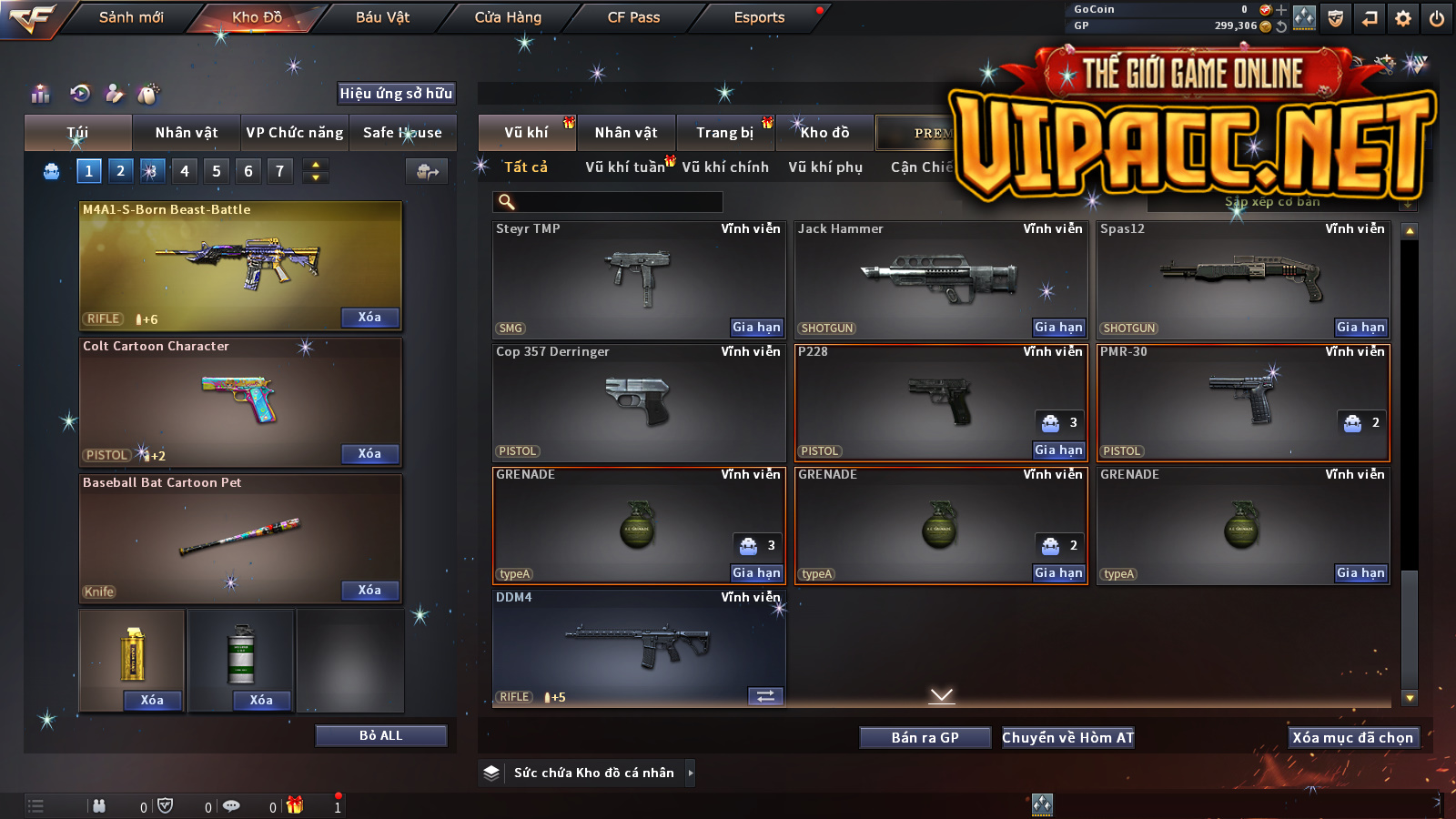The image size is (1456, 819).
Task: Open the Sảnh mới lobby tab
Action: 131,17
